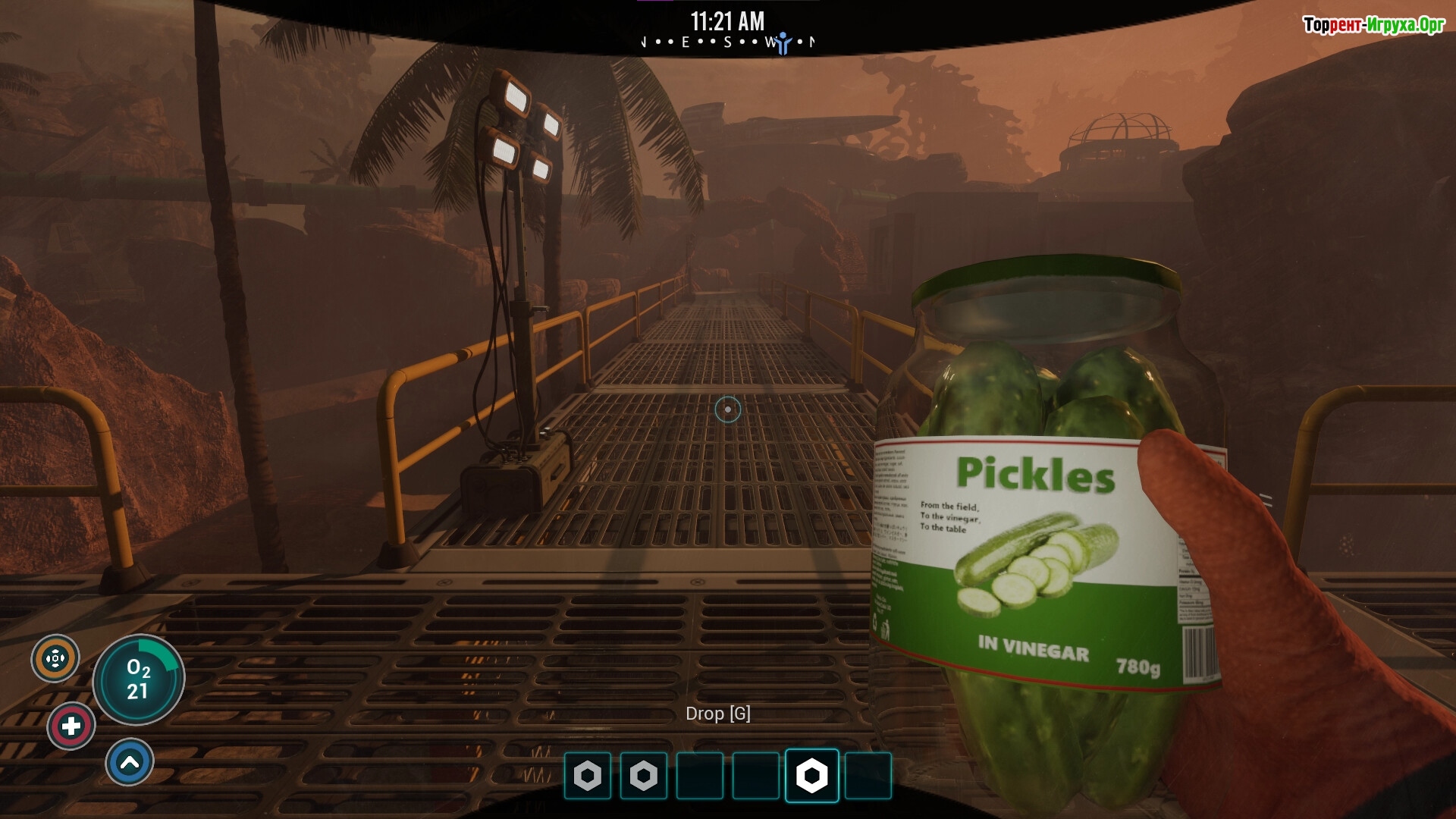
Task: Click the Торрент-Игруха.Орг watermark link
Action: point(1373,25)
